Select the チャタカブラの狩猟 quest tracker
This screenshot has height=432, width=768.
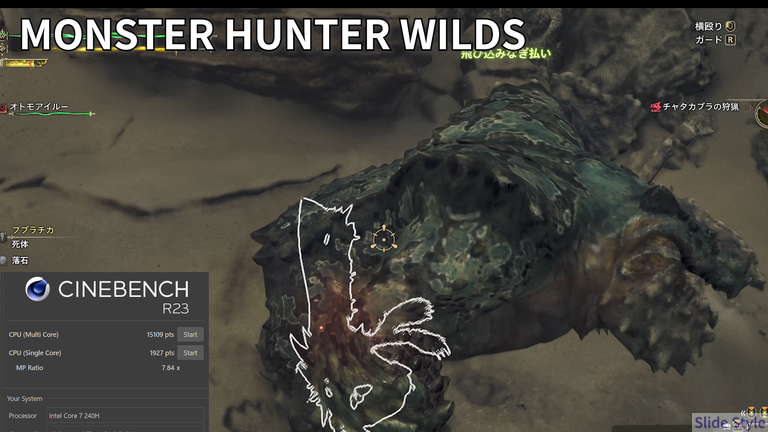(x=706, y=107)
